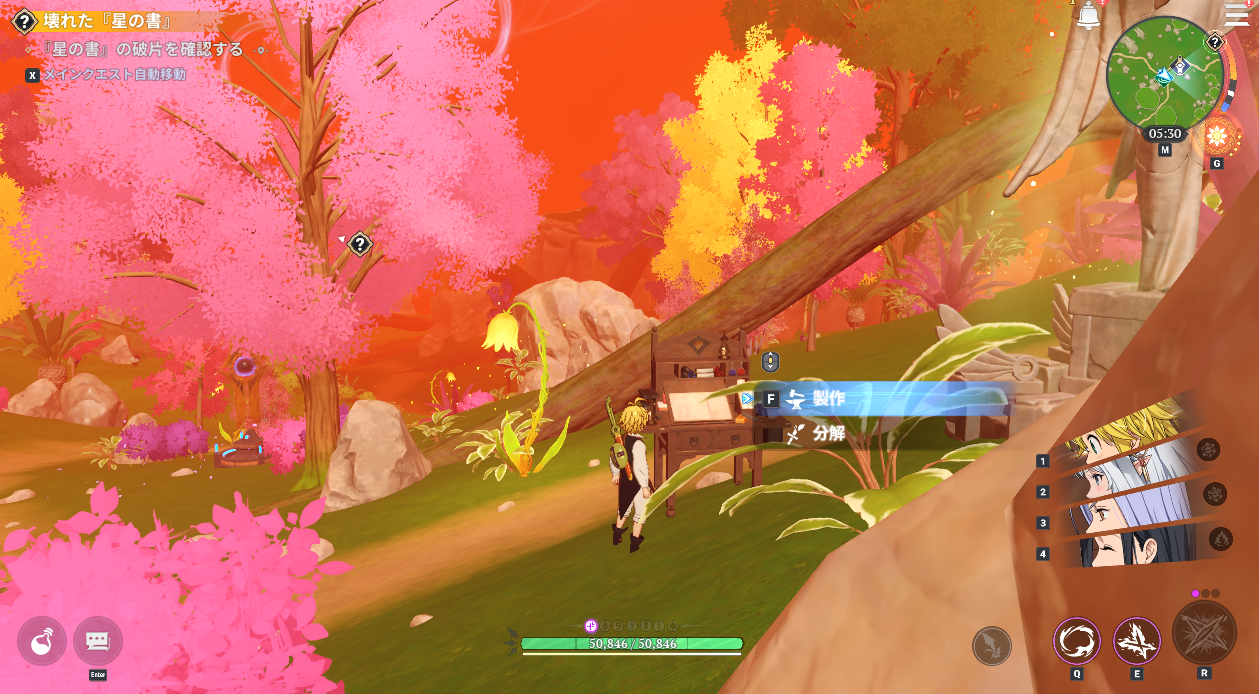Click the dimmed feather dash icon

coord(992,646)
